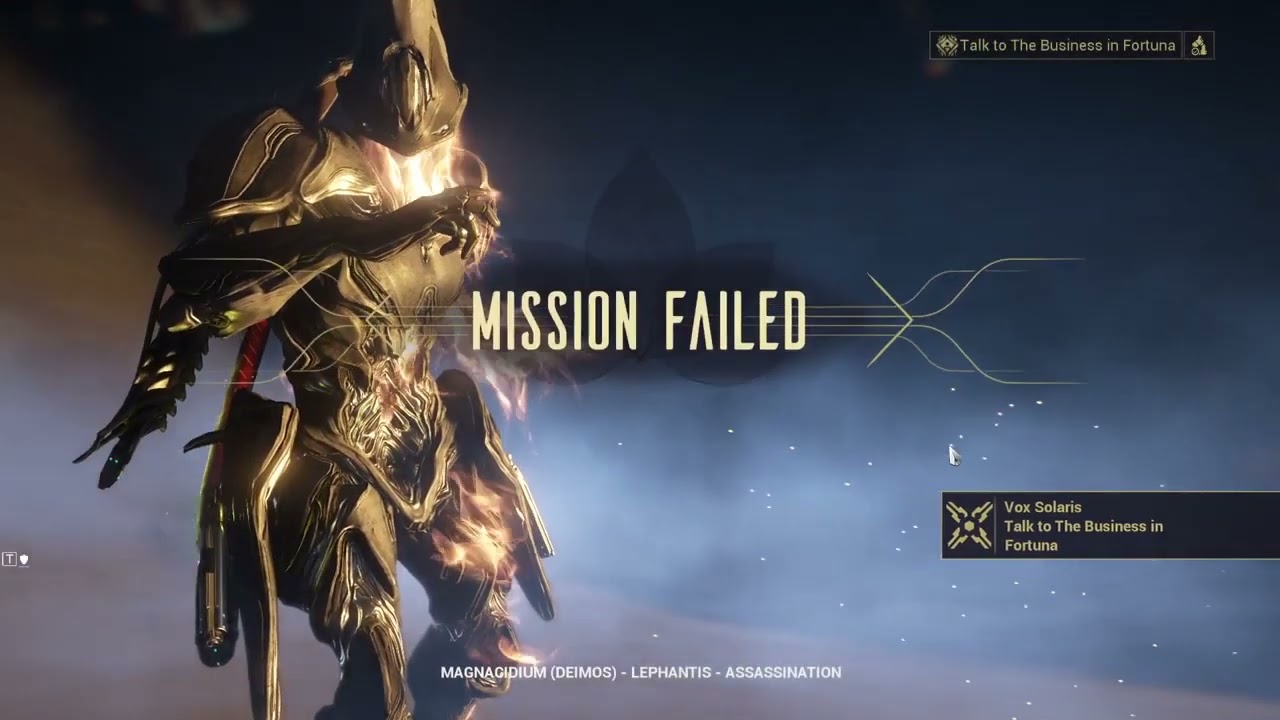
Task: Click the icon button beside the quest tracker
Action: pyautogui.click(x=1198, y=45)
